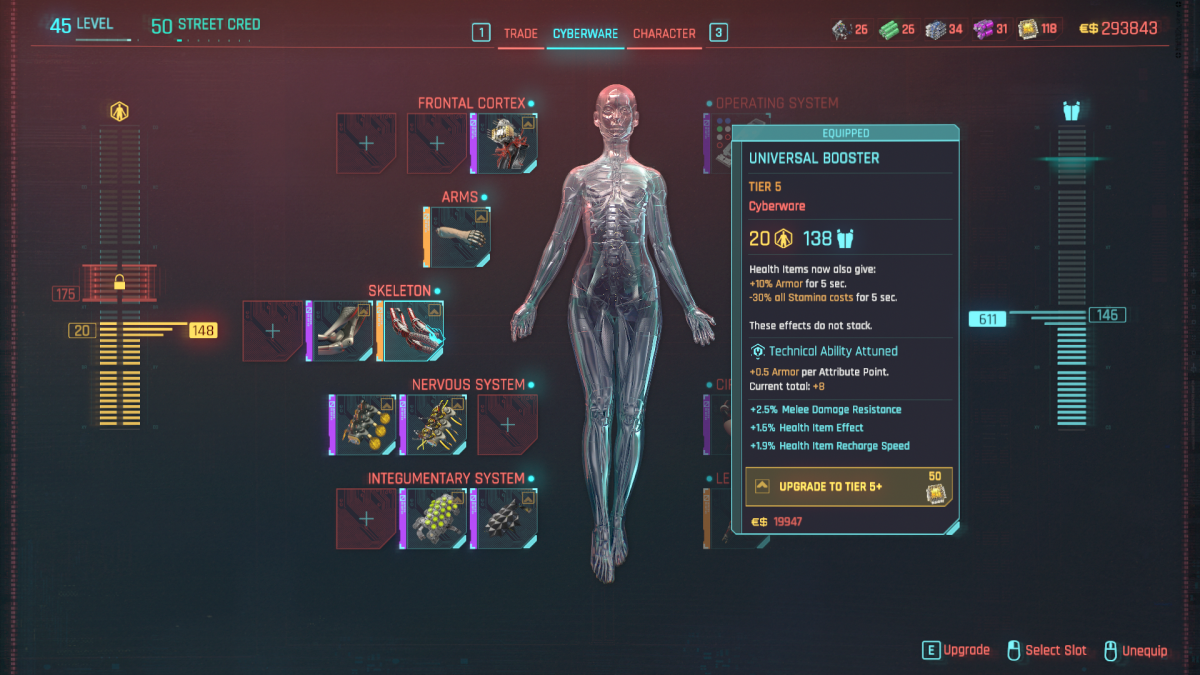1200x675 pixels.
Task: Open the Character tab
Action: pyautogui.click(x=664, y=33)
